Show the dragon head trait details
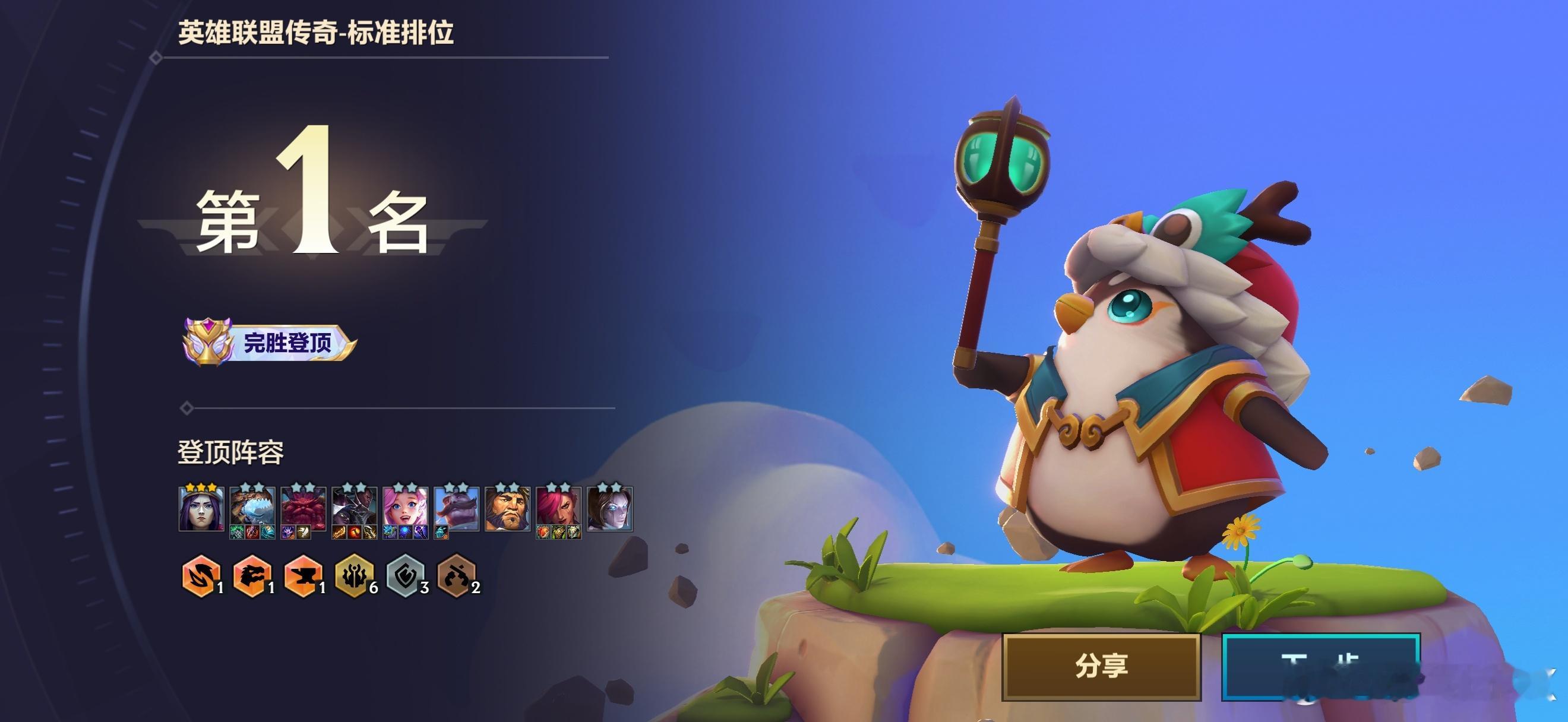This screenshot has width=1568, height=722. pos(251,575)
